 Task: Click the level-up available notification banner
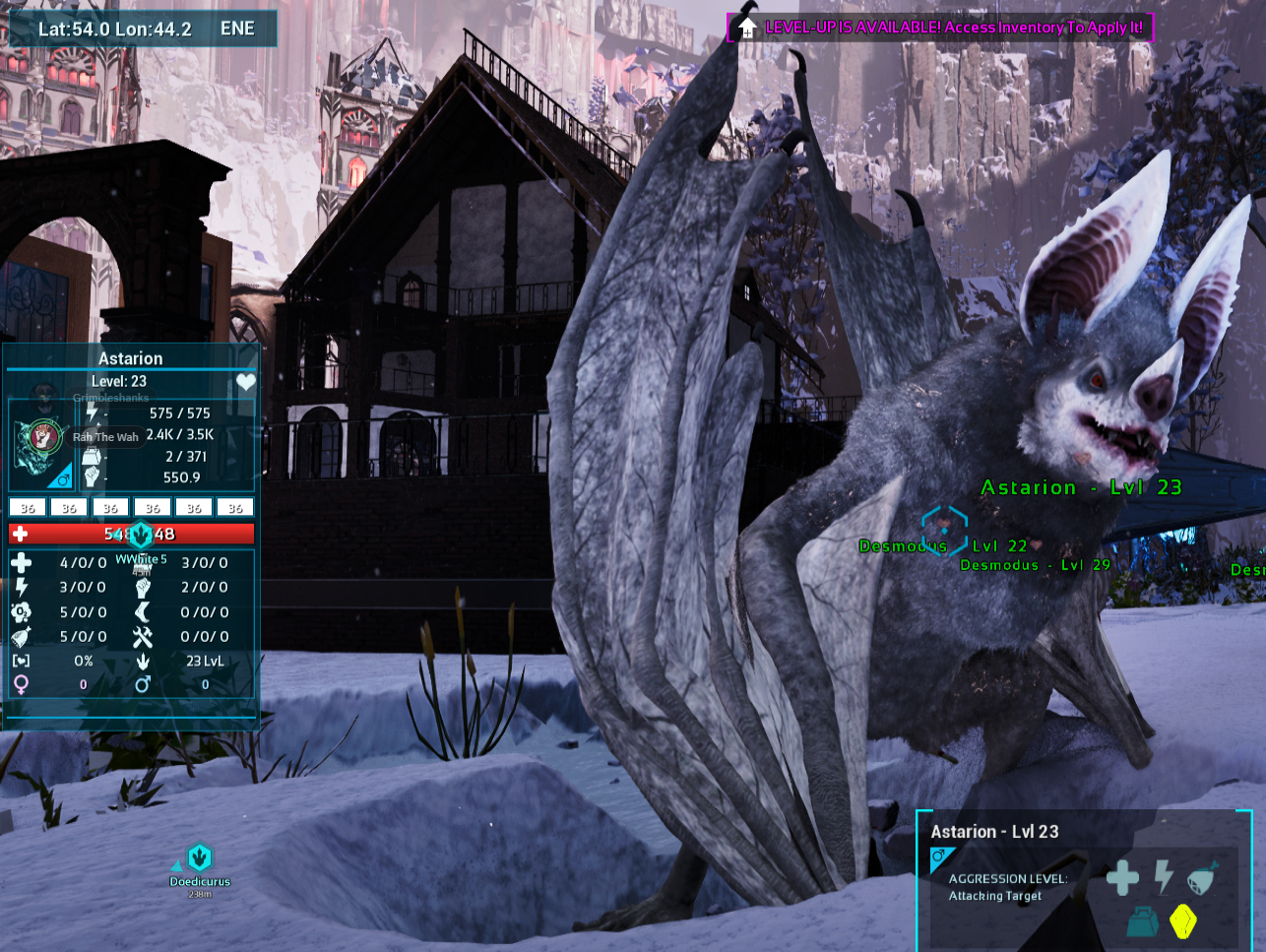(x=939, y=28)
